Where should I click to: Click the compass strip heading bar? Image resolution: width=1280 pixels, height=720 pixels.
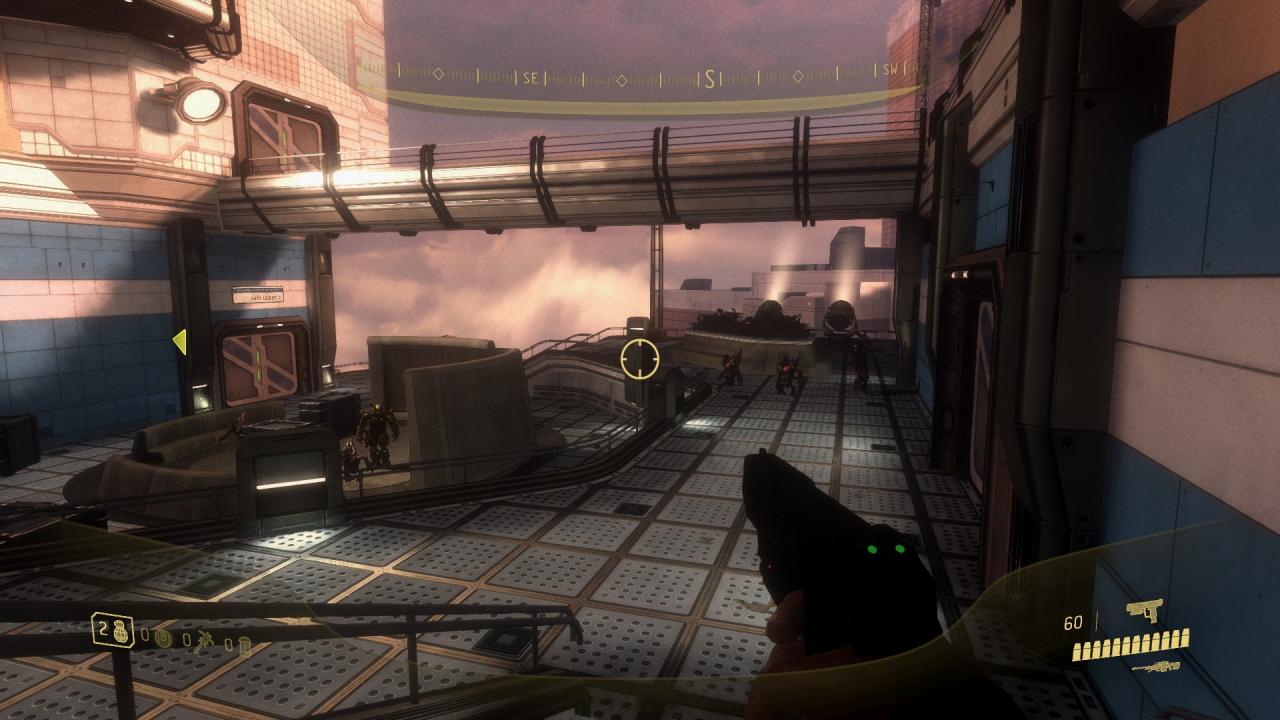point(640,76)
